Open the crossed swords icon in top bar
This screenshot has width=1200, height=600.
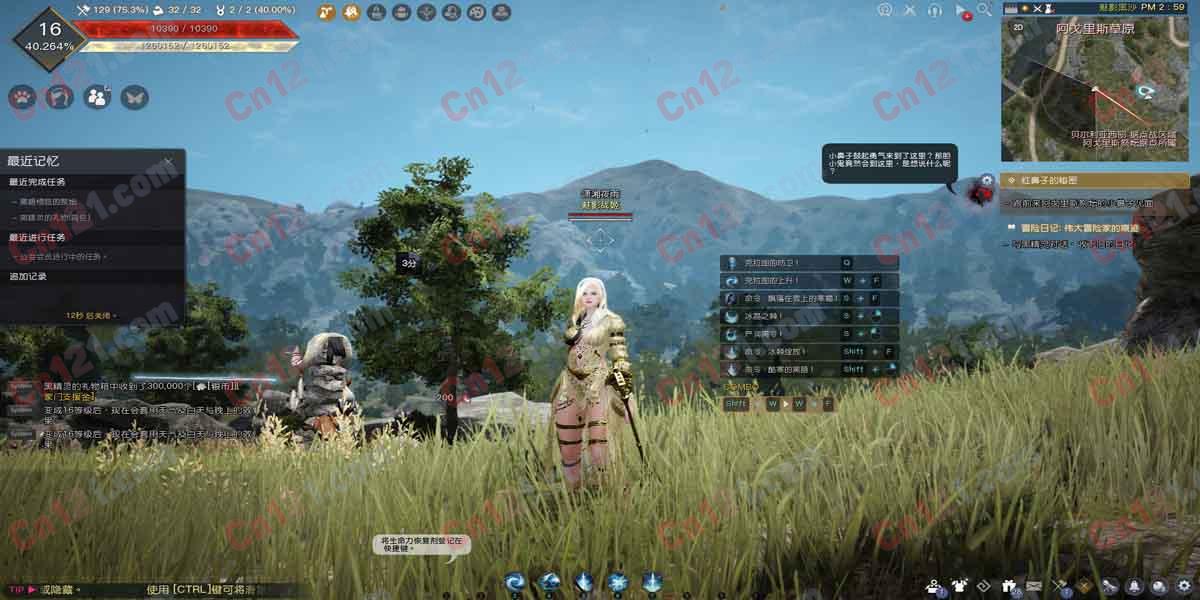(x=909, y=10)
